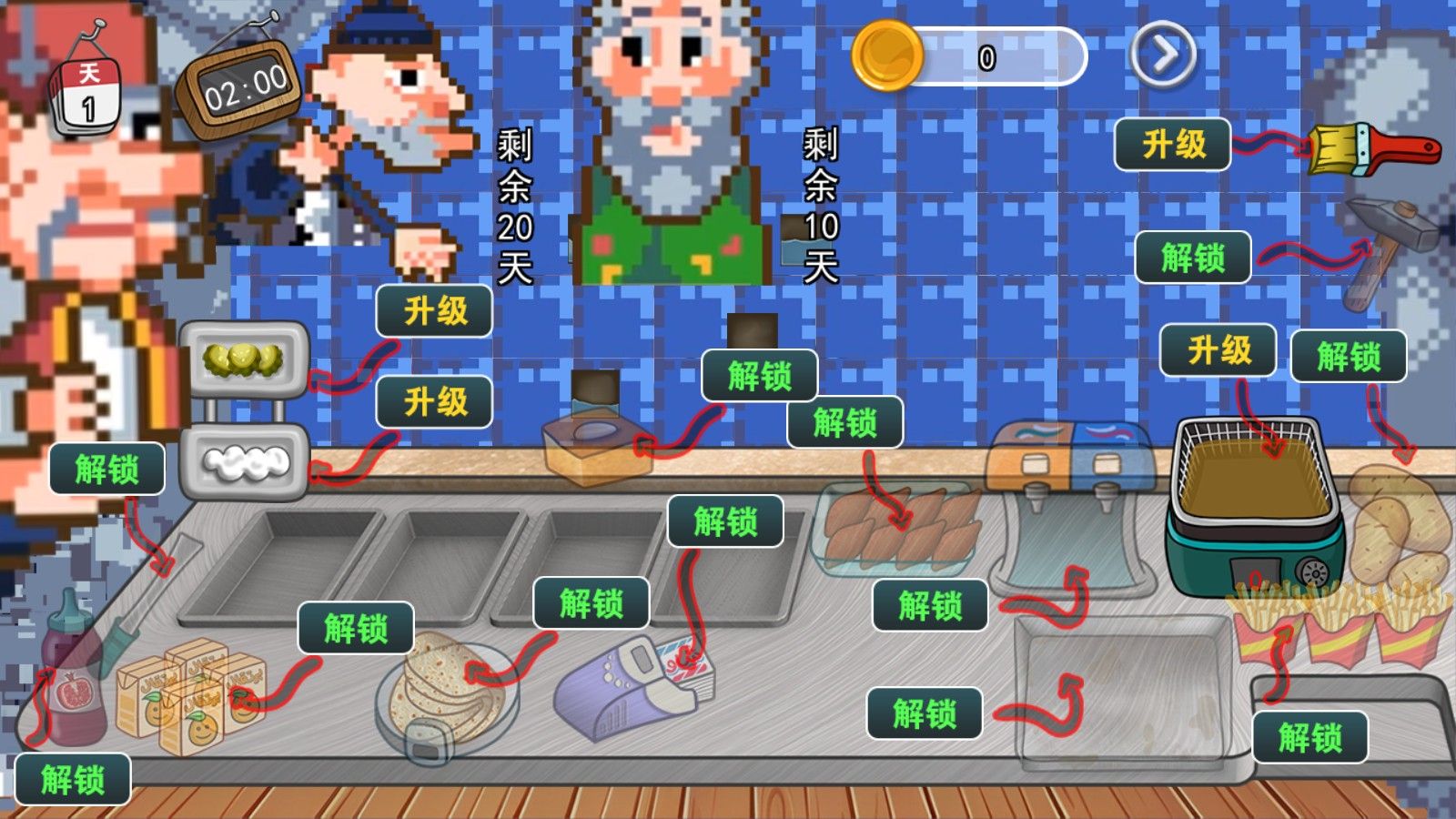The height and width of the screenshot is (819, 1456).
Task: Upgrade the paintbrush decoration item
Action: (x=1173, y=145)
